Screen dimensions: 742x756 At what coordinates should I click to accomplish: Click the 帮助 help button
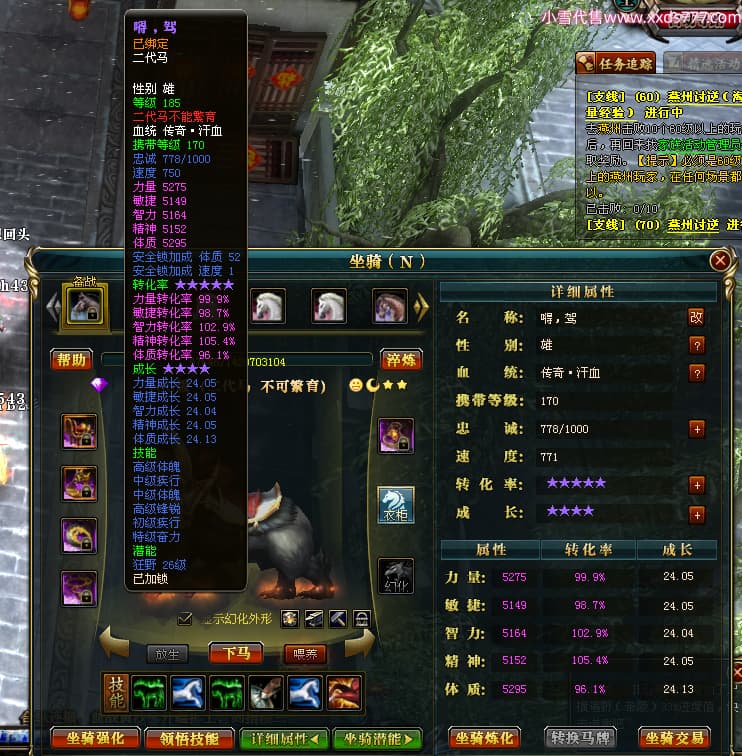coord(72,360)
